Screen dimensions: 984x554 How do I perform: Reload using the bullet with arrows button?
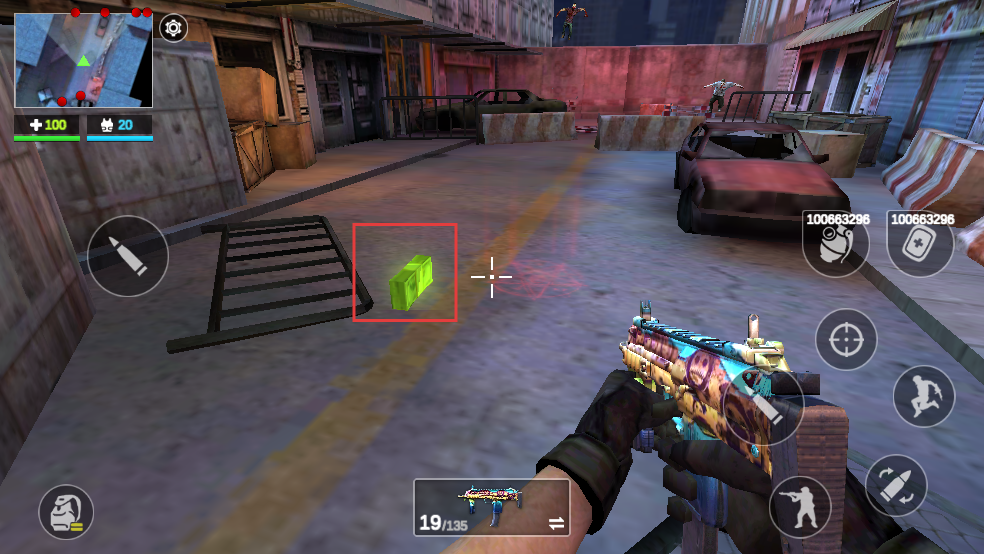[896, 486]
